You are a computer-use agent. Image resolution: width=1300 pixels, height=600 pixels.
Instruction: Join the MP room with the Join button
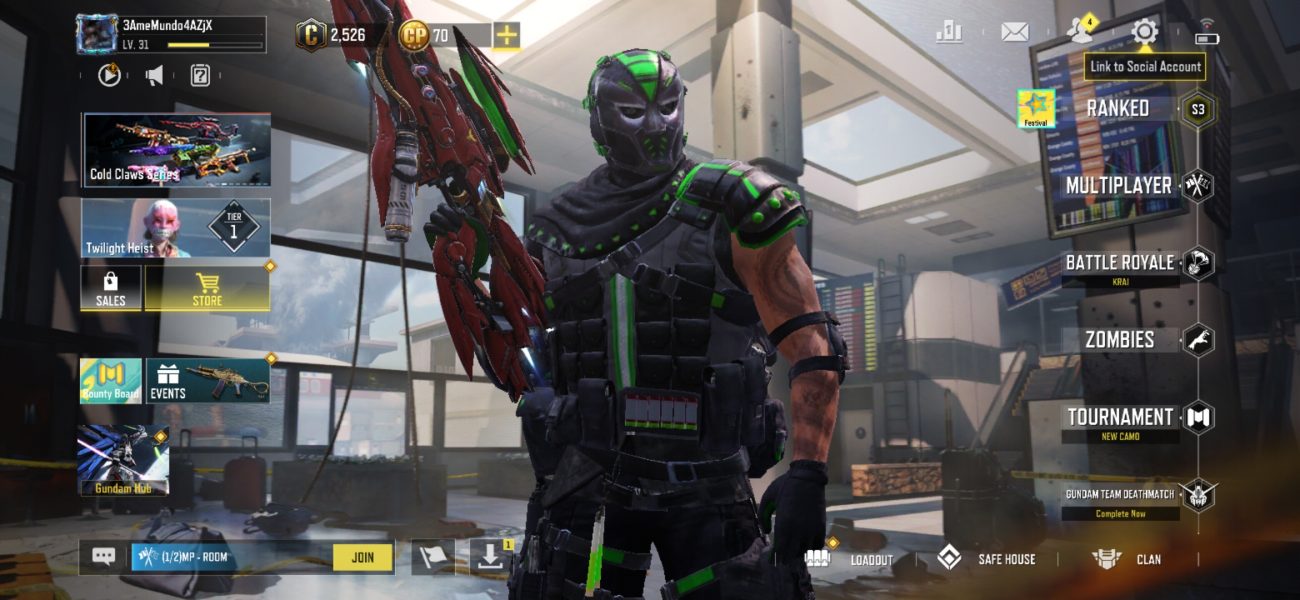362,557
